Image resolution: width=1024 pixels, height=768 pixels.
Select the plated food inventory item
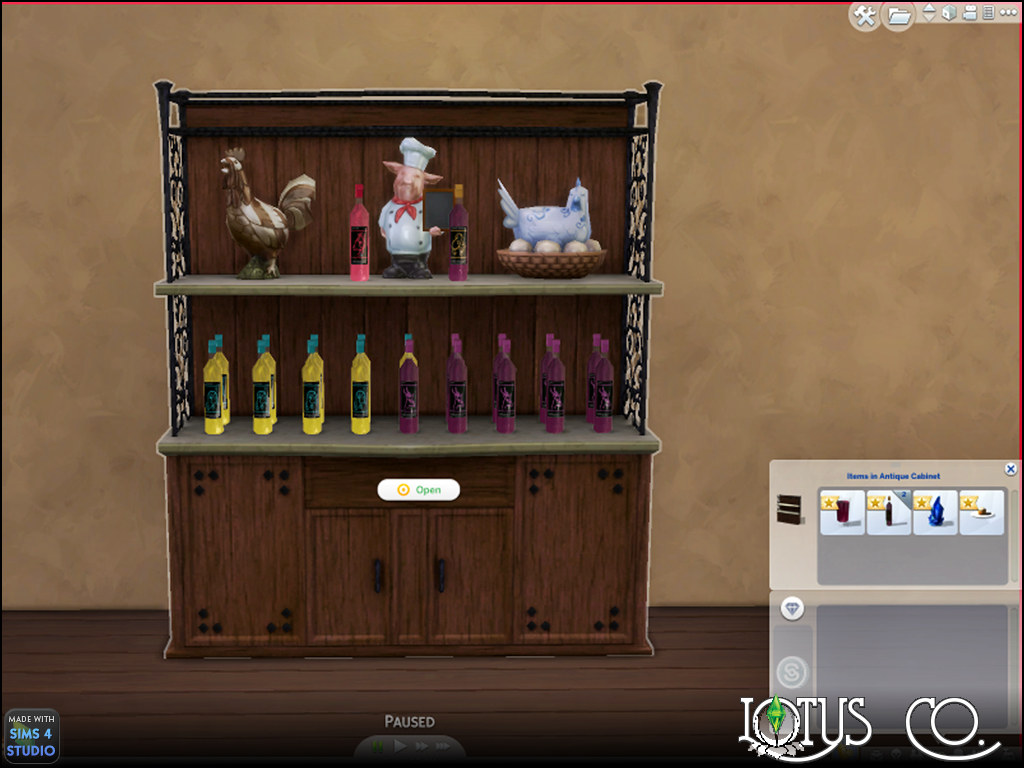pos(982,512)
